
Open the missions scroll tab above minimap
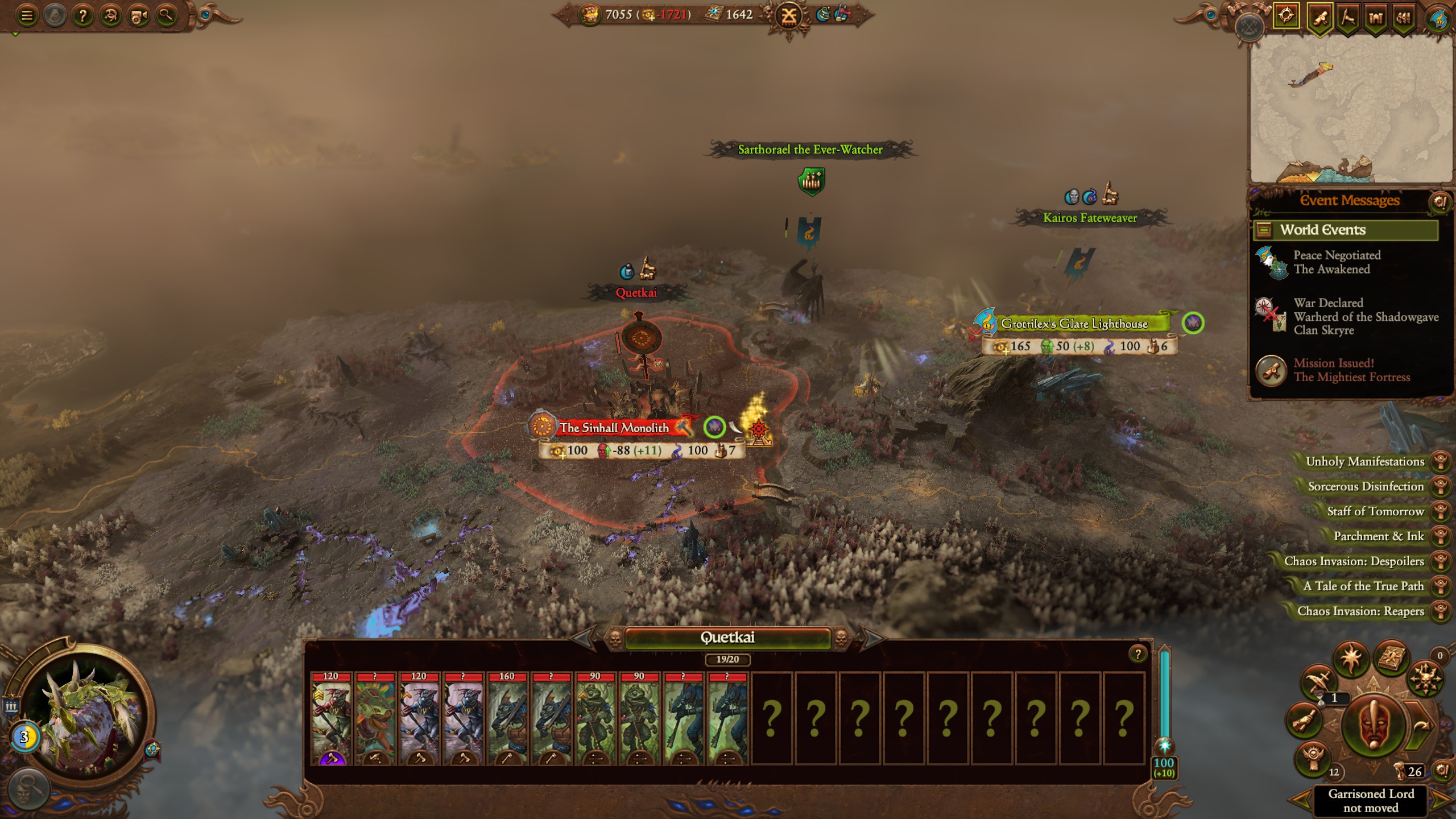[x=1319, y=18]
